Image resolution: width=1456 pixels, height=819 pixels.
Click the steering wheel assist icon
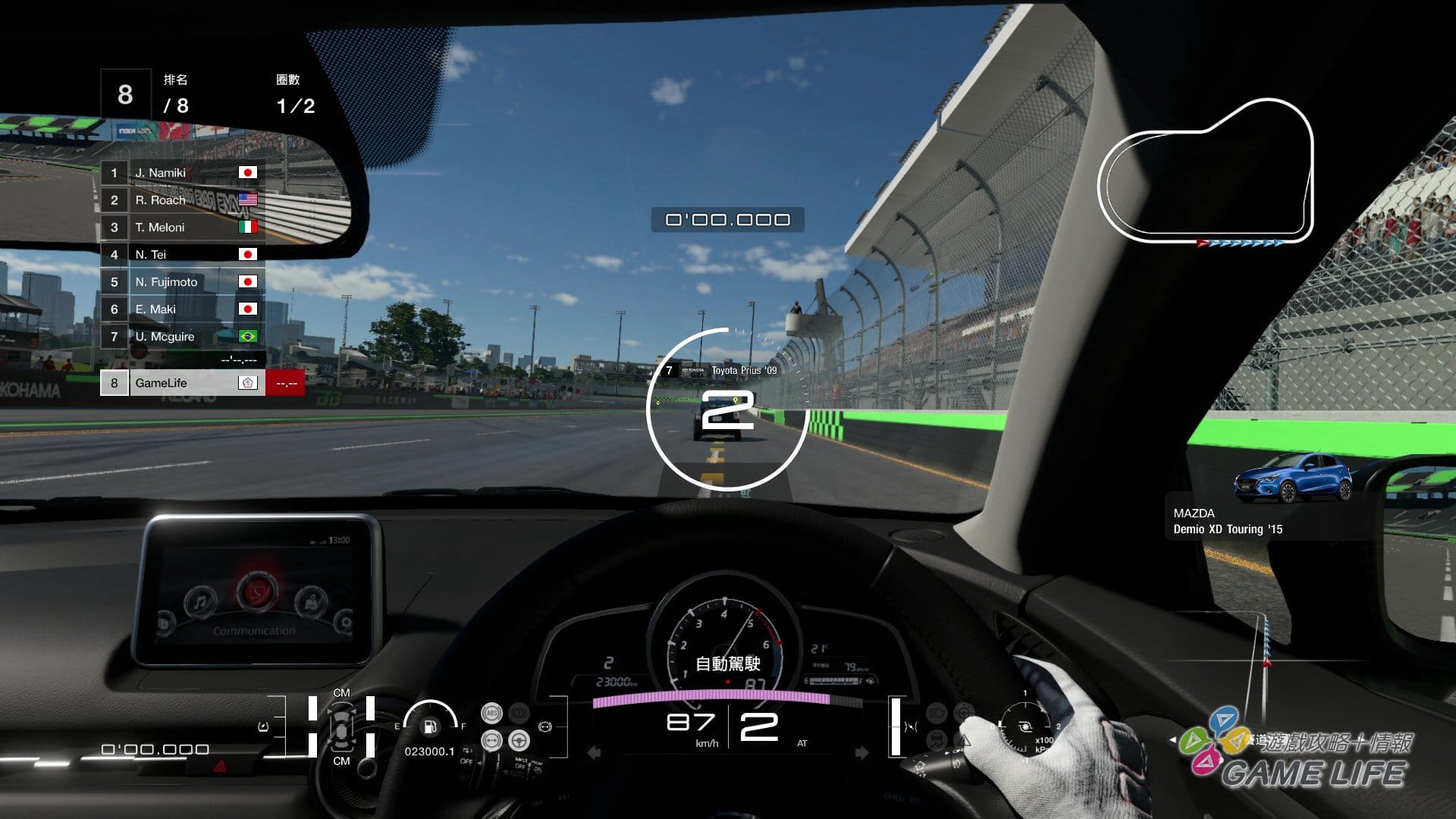[x=519, y=740]
